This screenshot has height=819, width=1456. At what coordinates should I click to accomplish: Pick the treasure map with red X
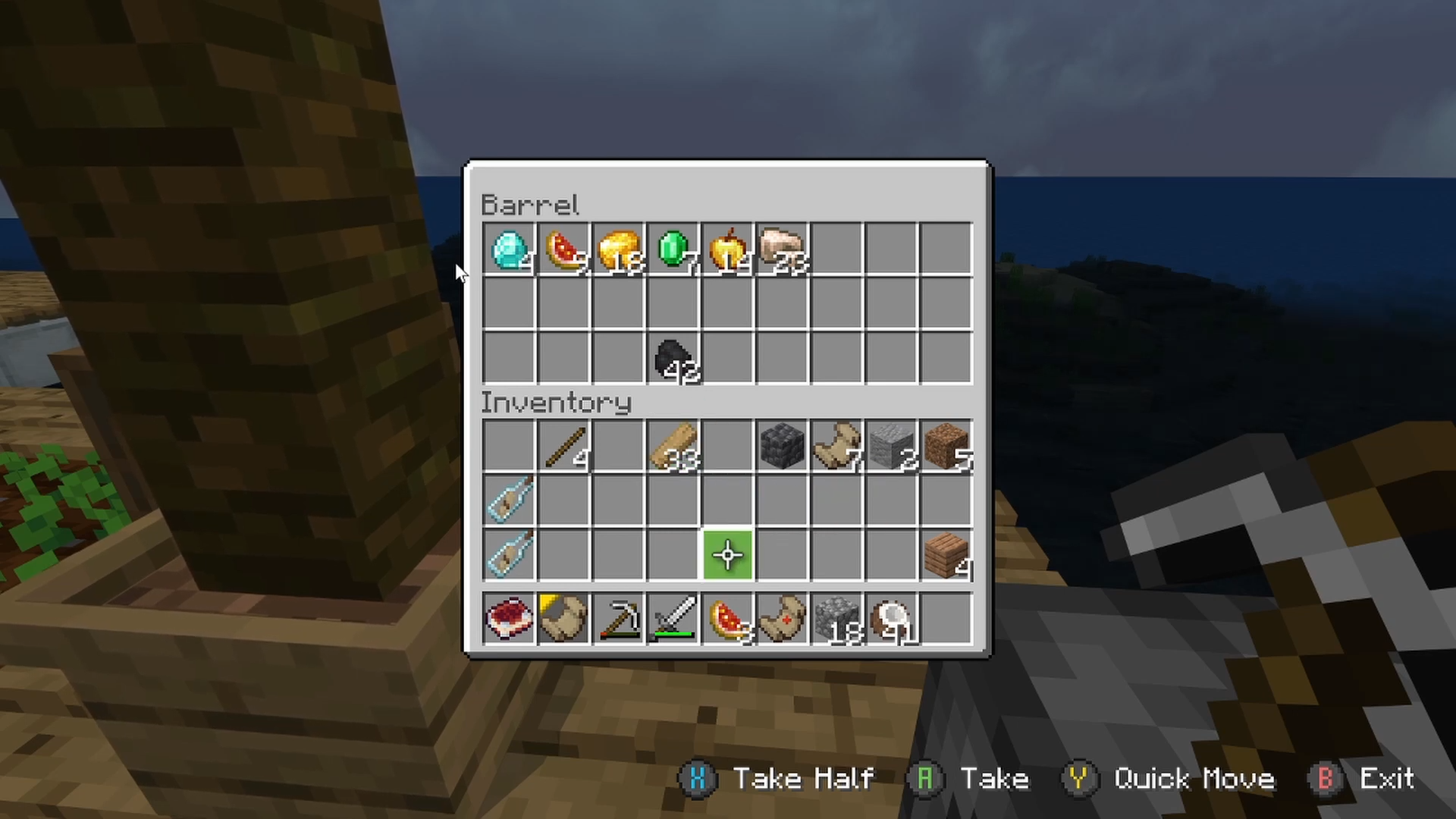pos(782,620)
